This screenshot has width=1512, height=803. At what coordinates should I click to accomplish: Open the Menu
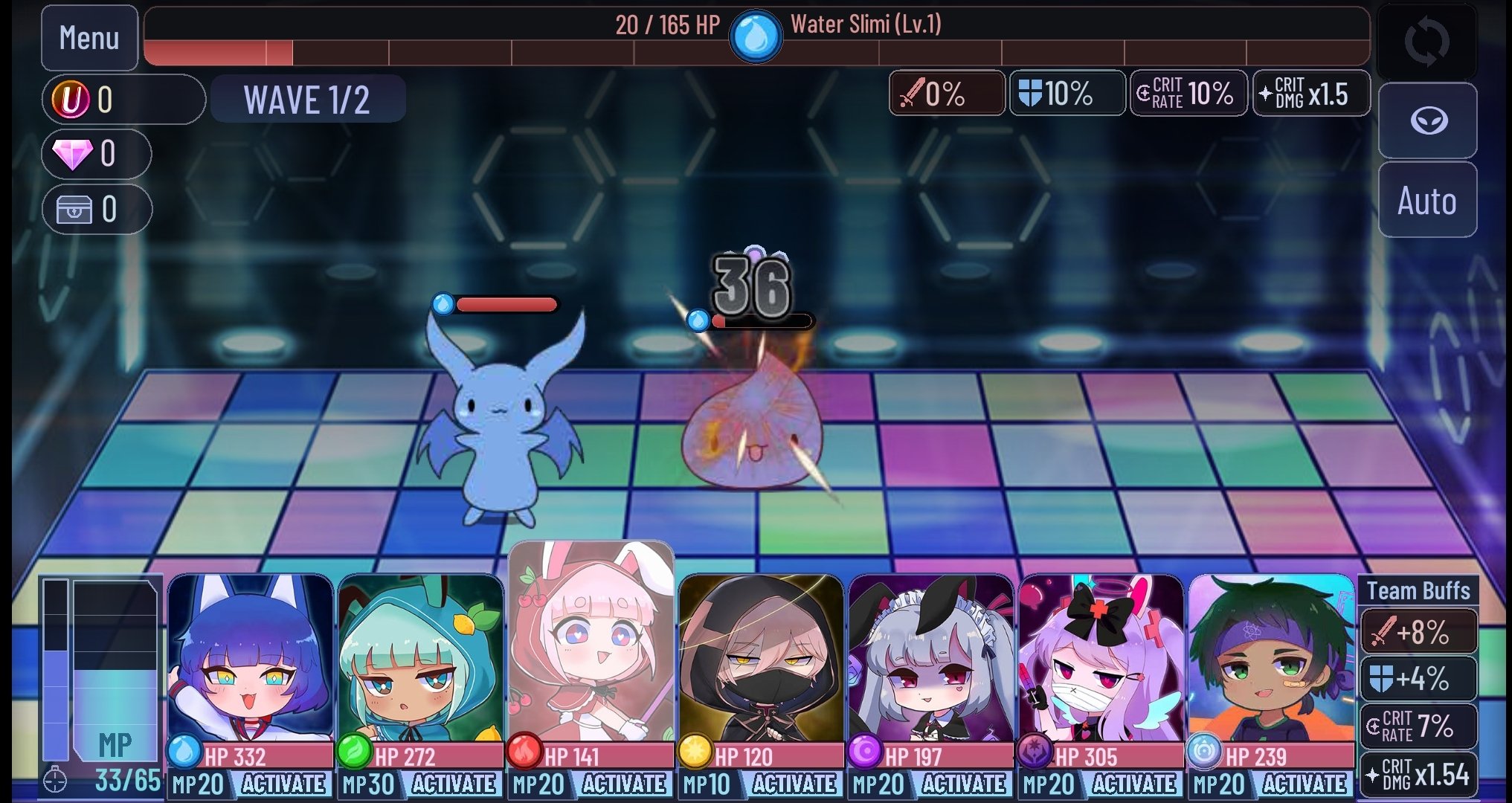[89, 38]
